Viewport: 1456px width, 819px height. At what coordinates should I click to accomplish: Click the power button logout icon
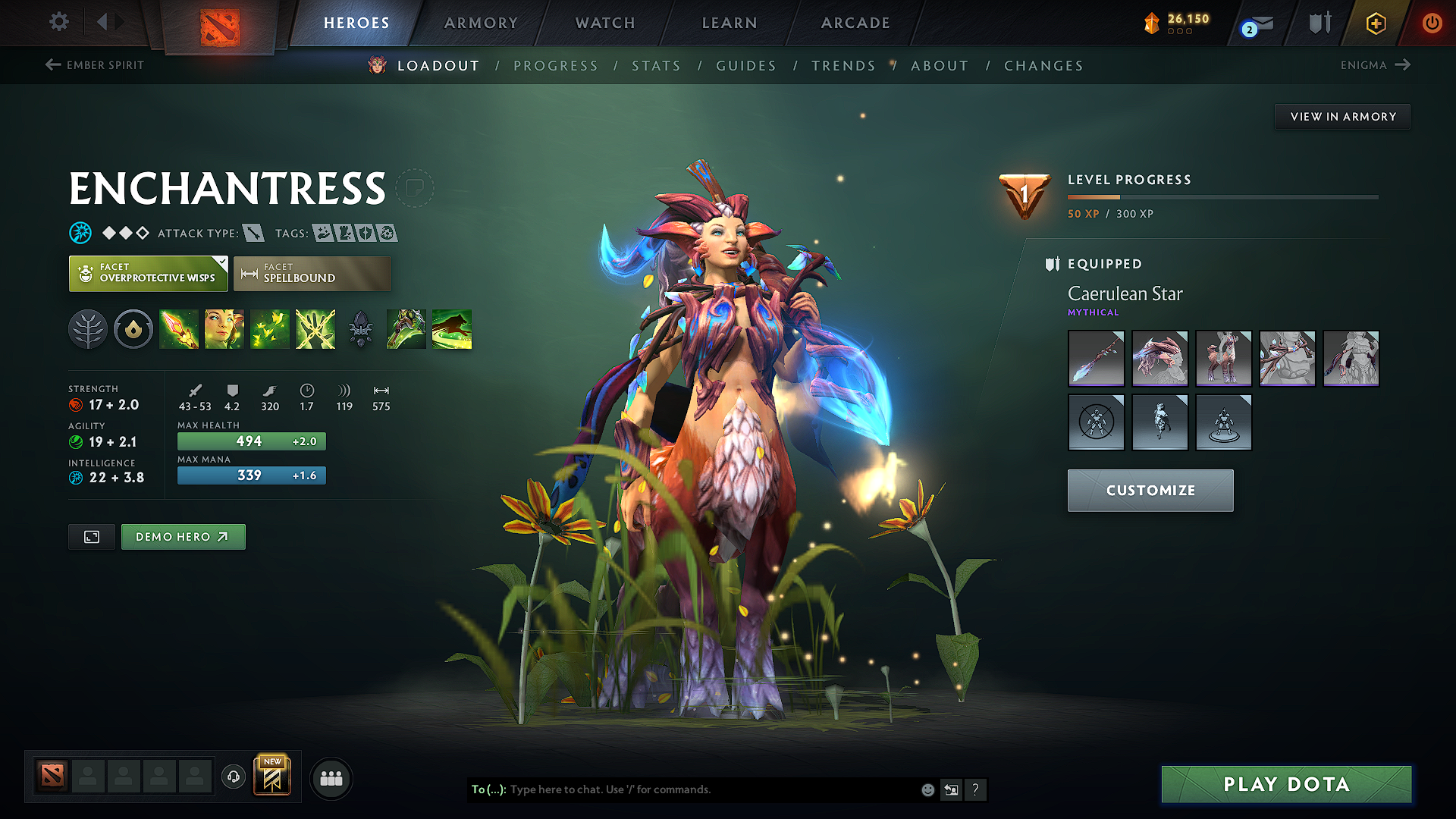[x=1433, y=23]
